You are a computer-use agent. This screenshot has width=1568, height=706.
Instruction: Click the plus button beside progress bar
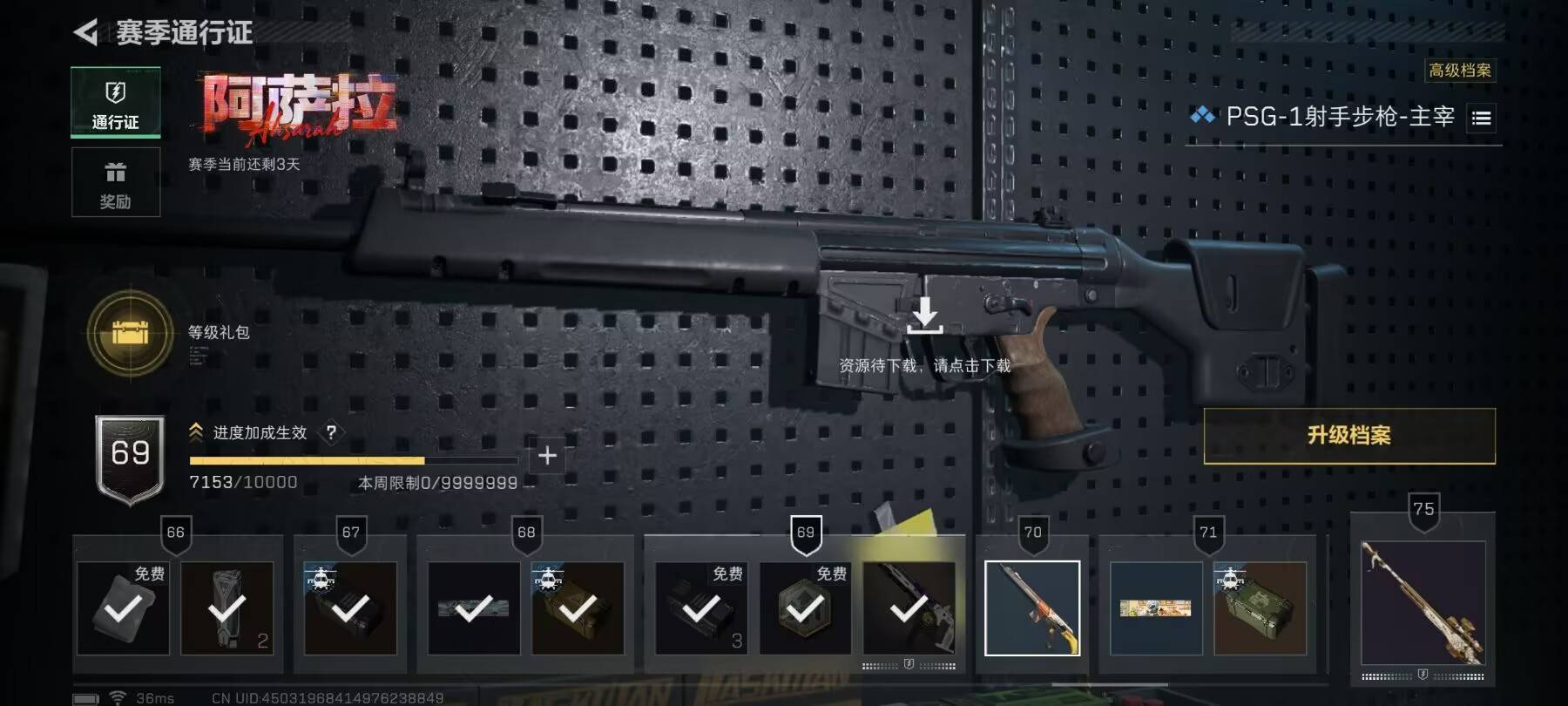[x=547, y=455]
